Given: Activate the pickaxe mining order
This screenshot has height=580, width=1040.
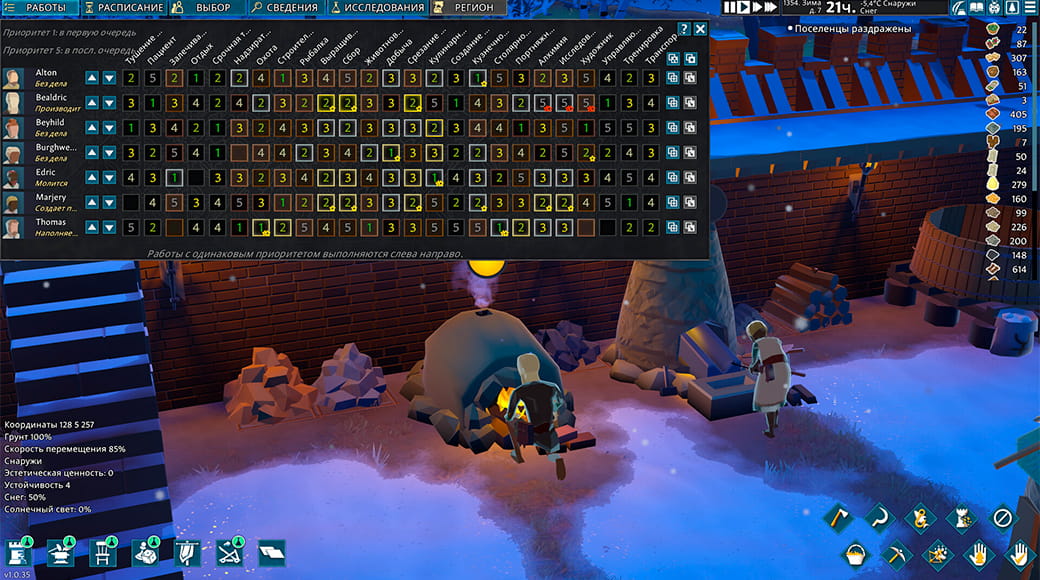Looking at the screenshot, I should pos(896,552).
